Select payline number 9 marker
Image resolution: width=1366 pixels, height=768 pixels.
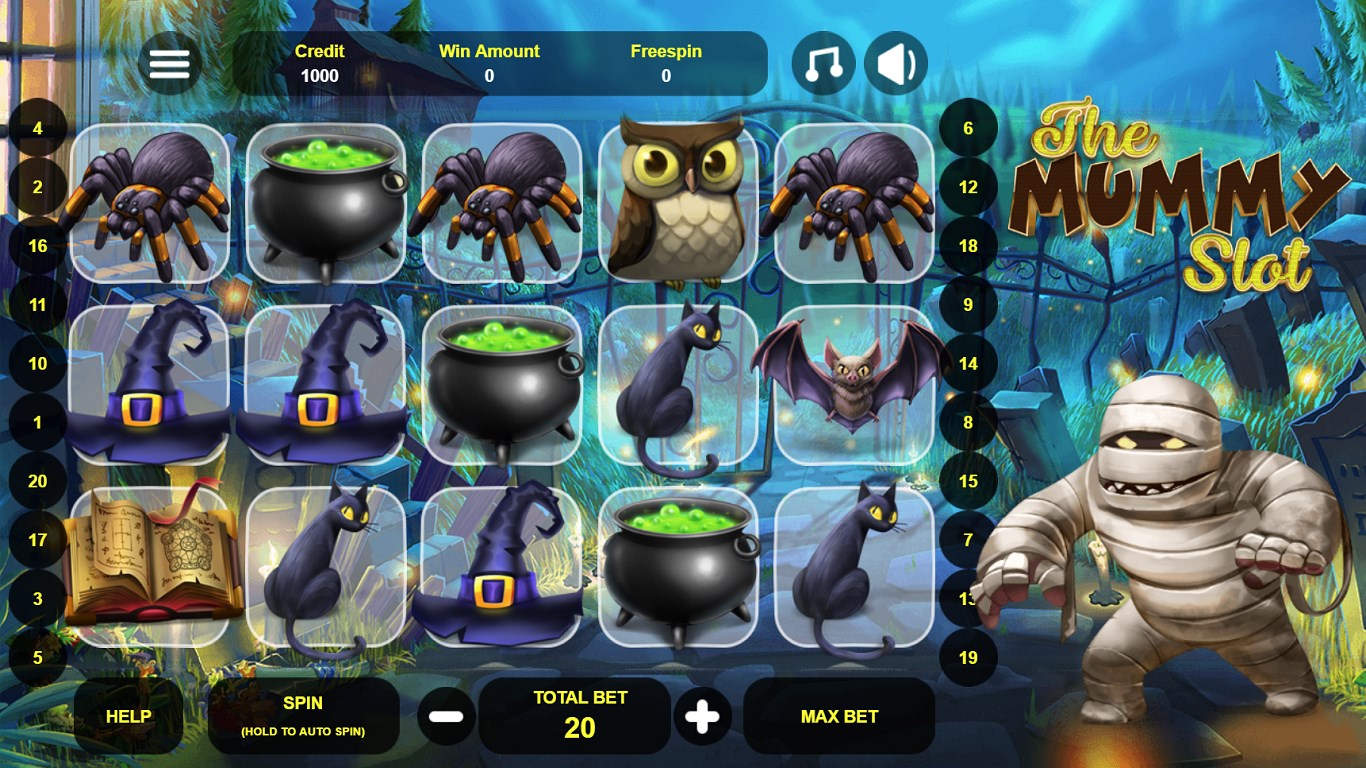click(968, 305)
